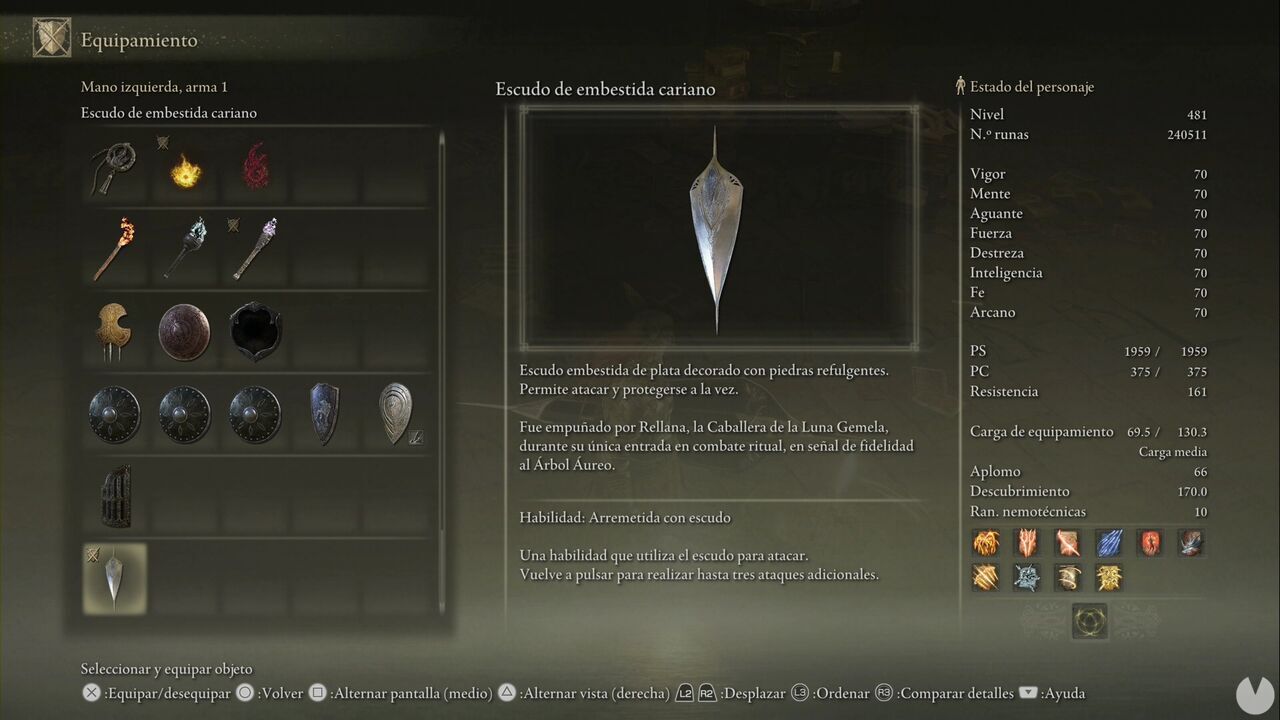Select the whip seal in the first slot
The width and height of the screenshot is (1280, 720).
114,167
